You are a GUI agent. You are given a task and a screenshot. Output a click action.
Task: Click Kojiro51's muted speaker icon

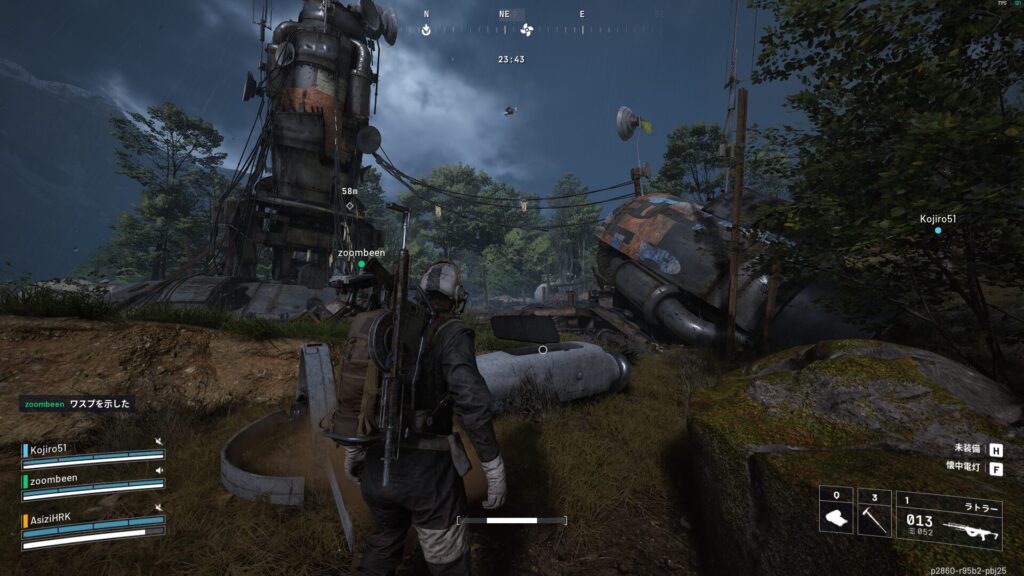pyautogui.click(x=159, y=441)
